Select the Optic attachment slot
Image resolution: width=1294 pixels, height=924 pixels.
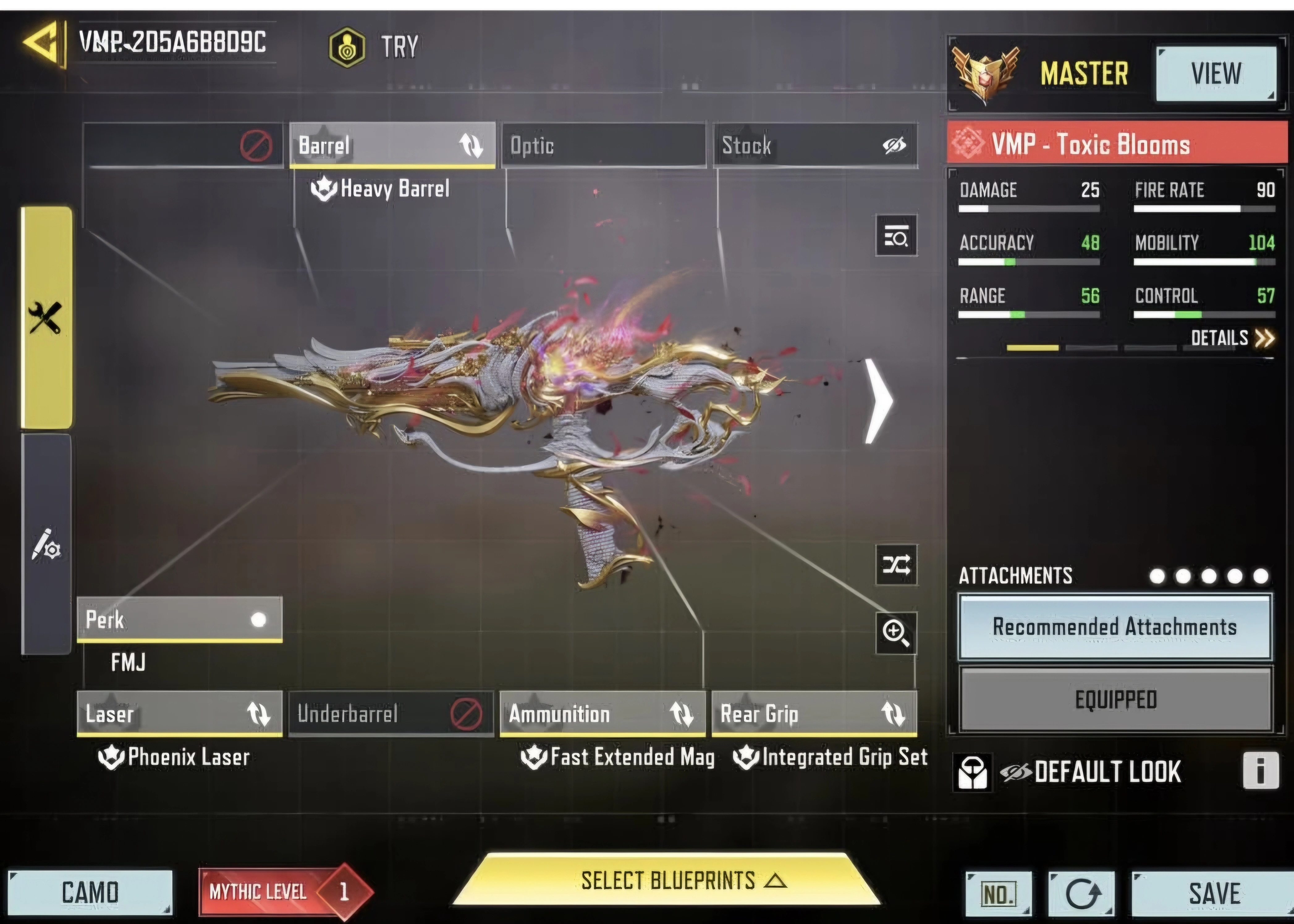[603, 146]
